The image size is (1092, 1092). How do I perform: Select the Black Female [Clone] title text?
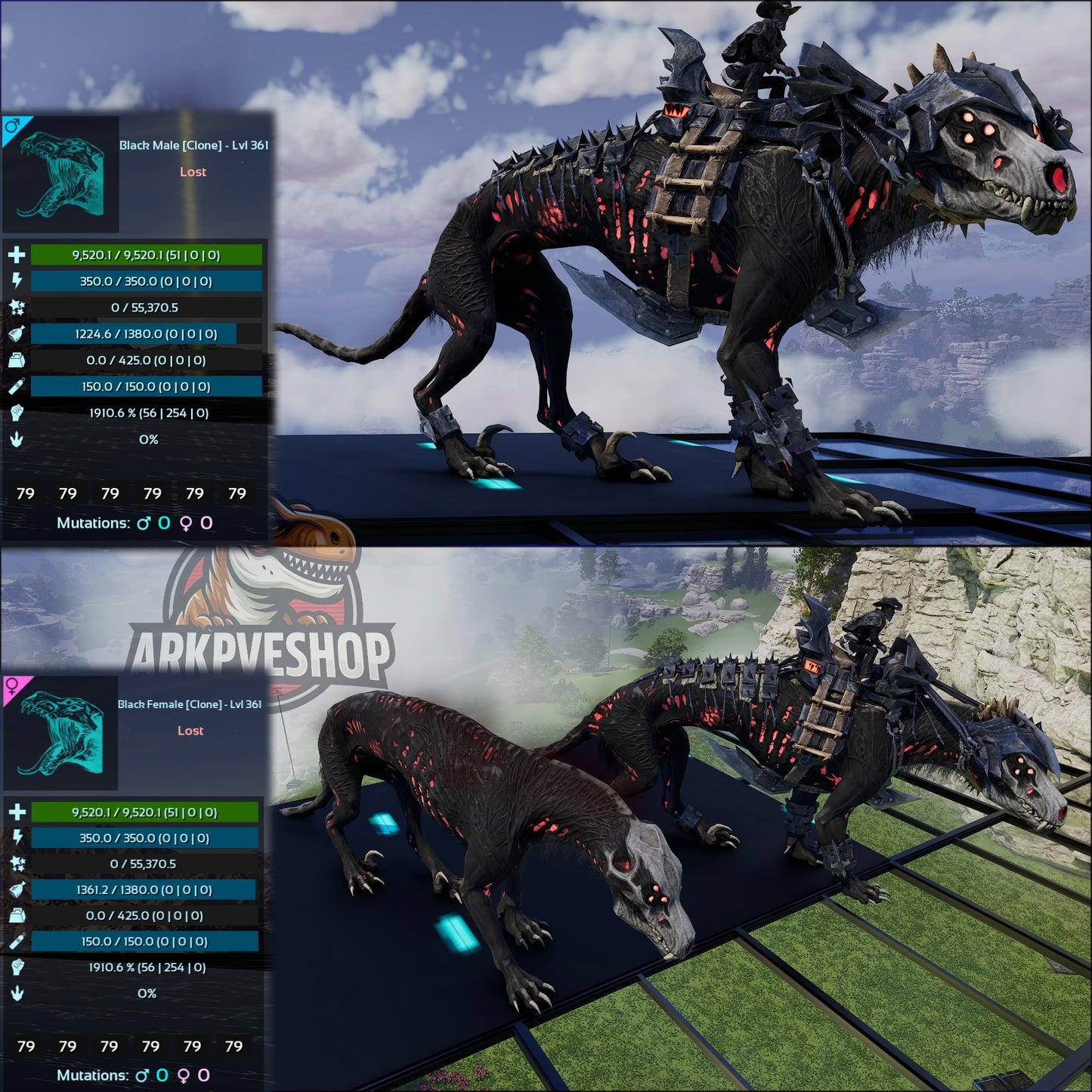[x=191, y=706]
